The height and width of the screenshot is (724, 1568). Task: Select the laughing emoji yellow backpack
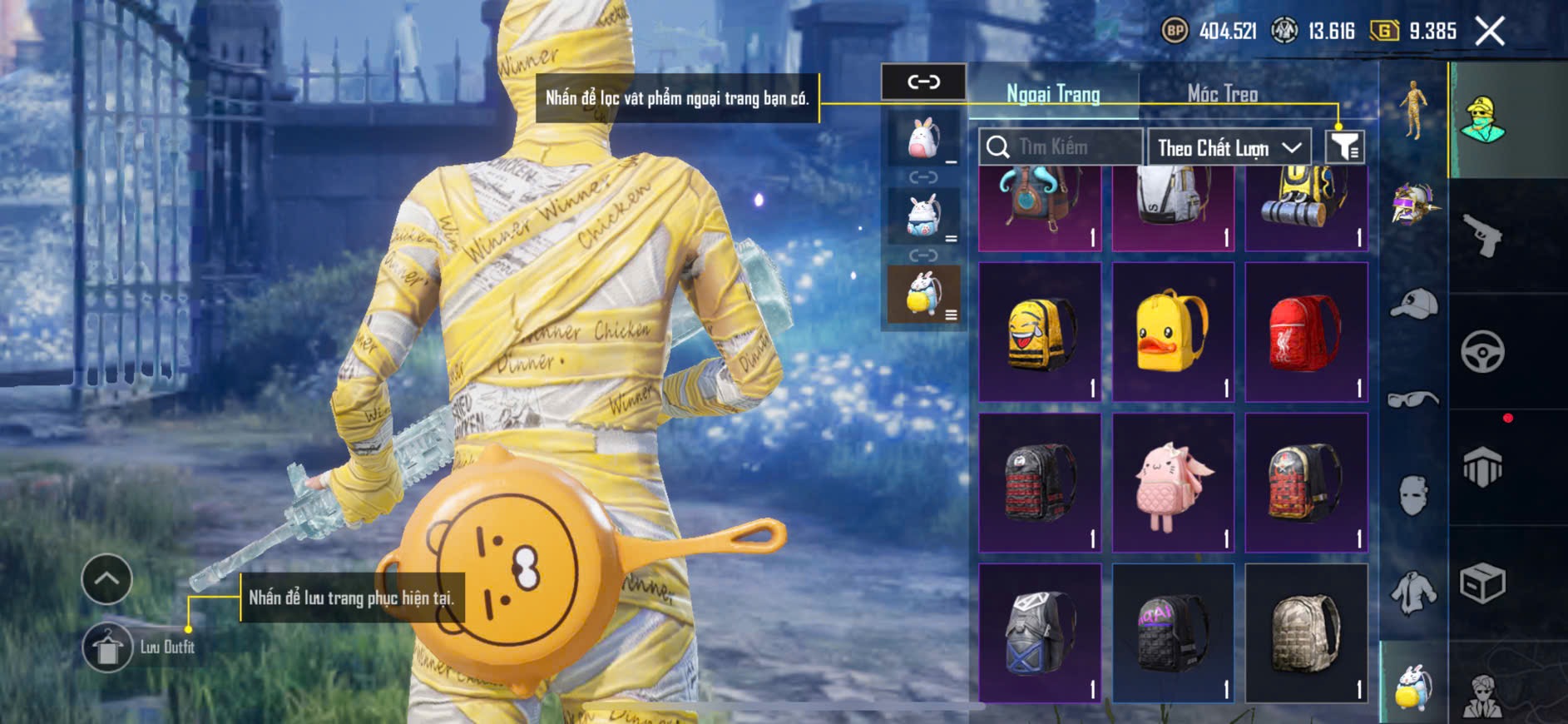coord(1040,332)
